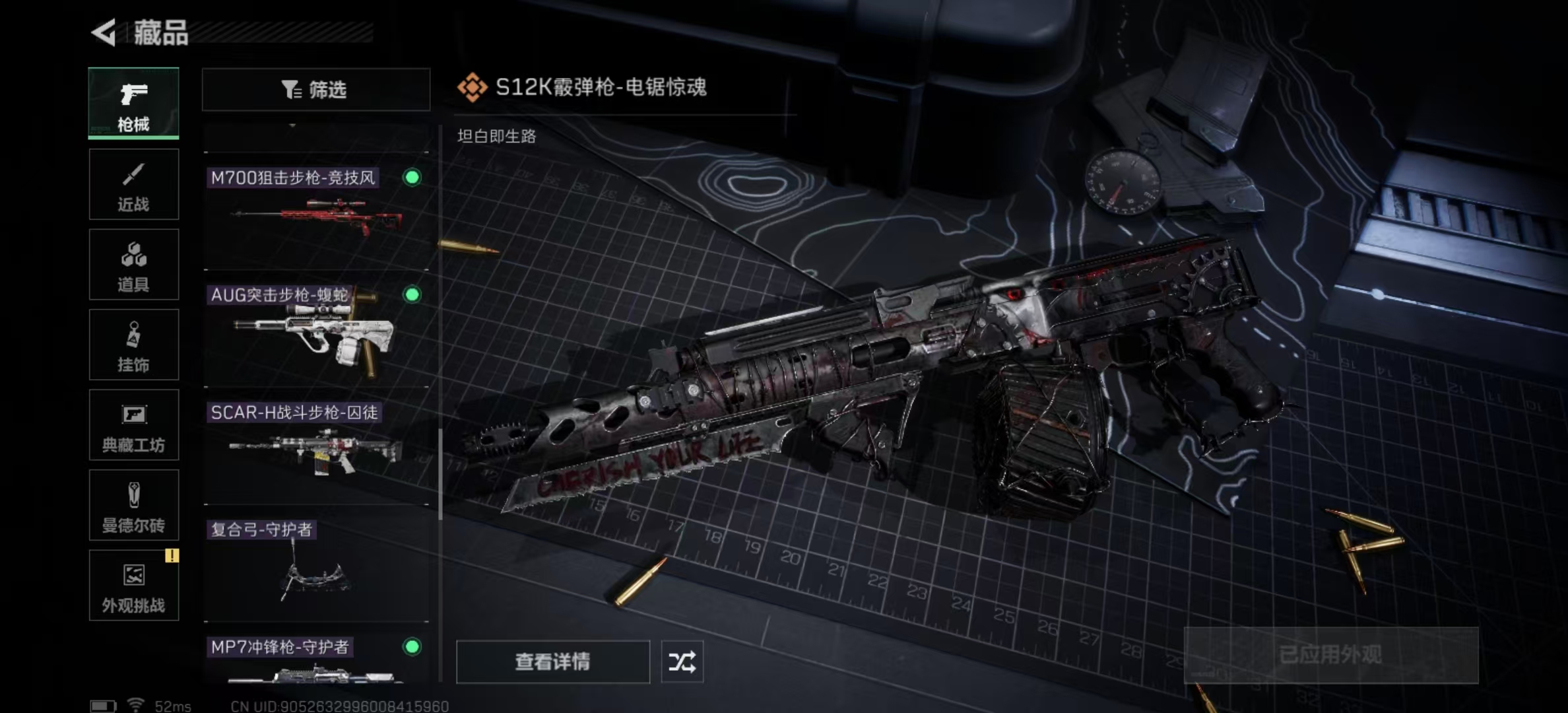The width and height of the screenshot is (1568, 713).
Task: Open the 筛选 filter button
Action: pyautogui.click(x=315, y=89)
